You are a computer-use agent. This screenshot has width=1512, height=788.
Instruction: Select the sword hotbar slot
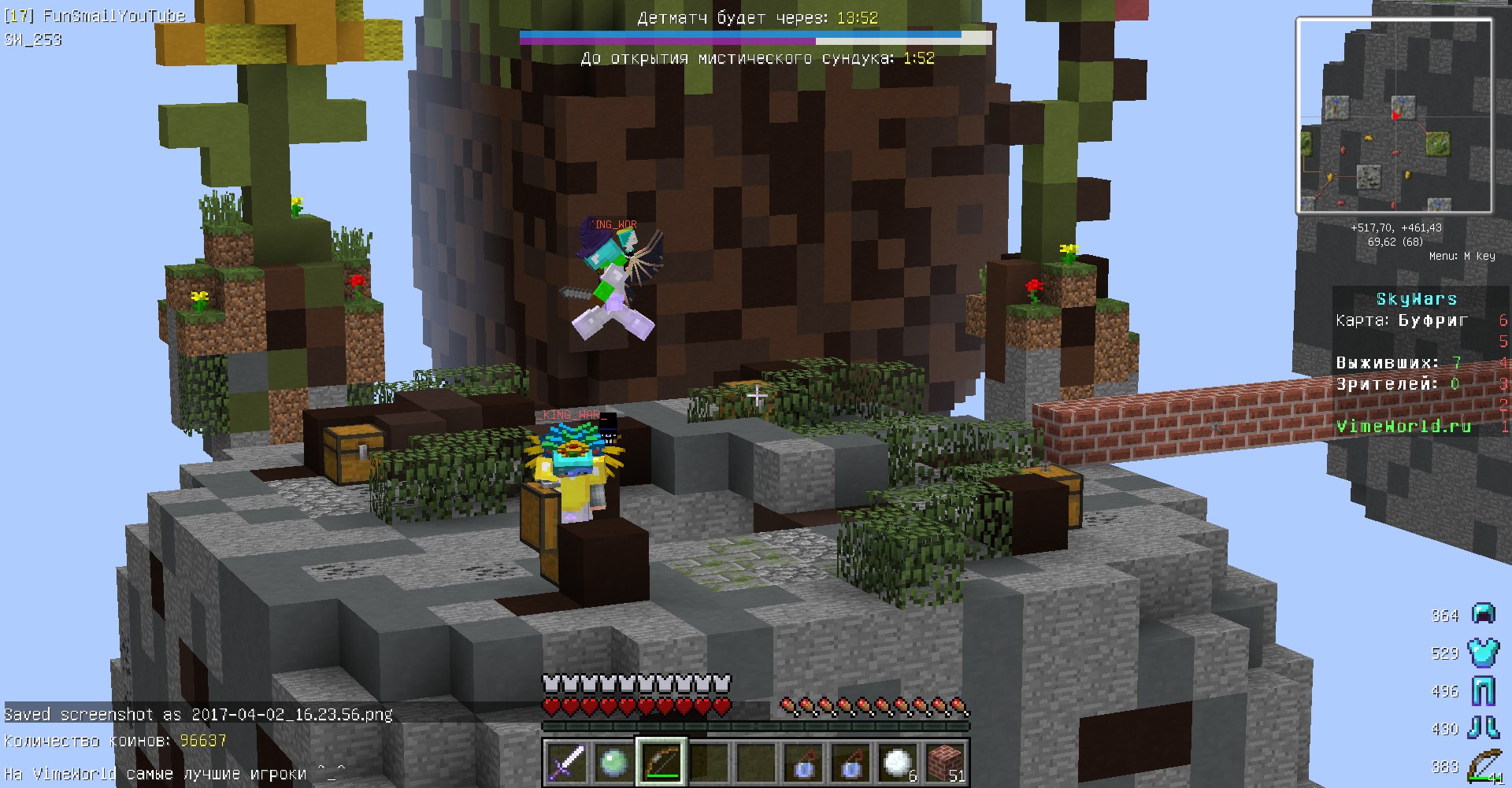(x=567, y=762)
